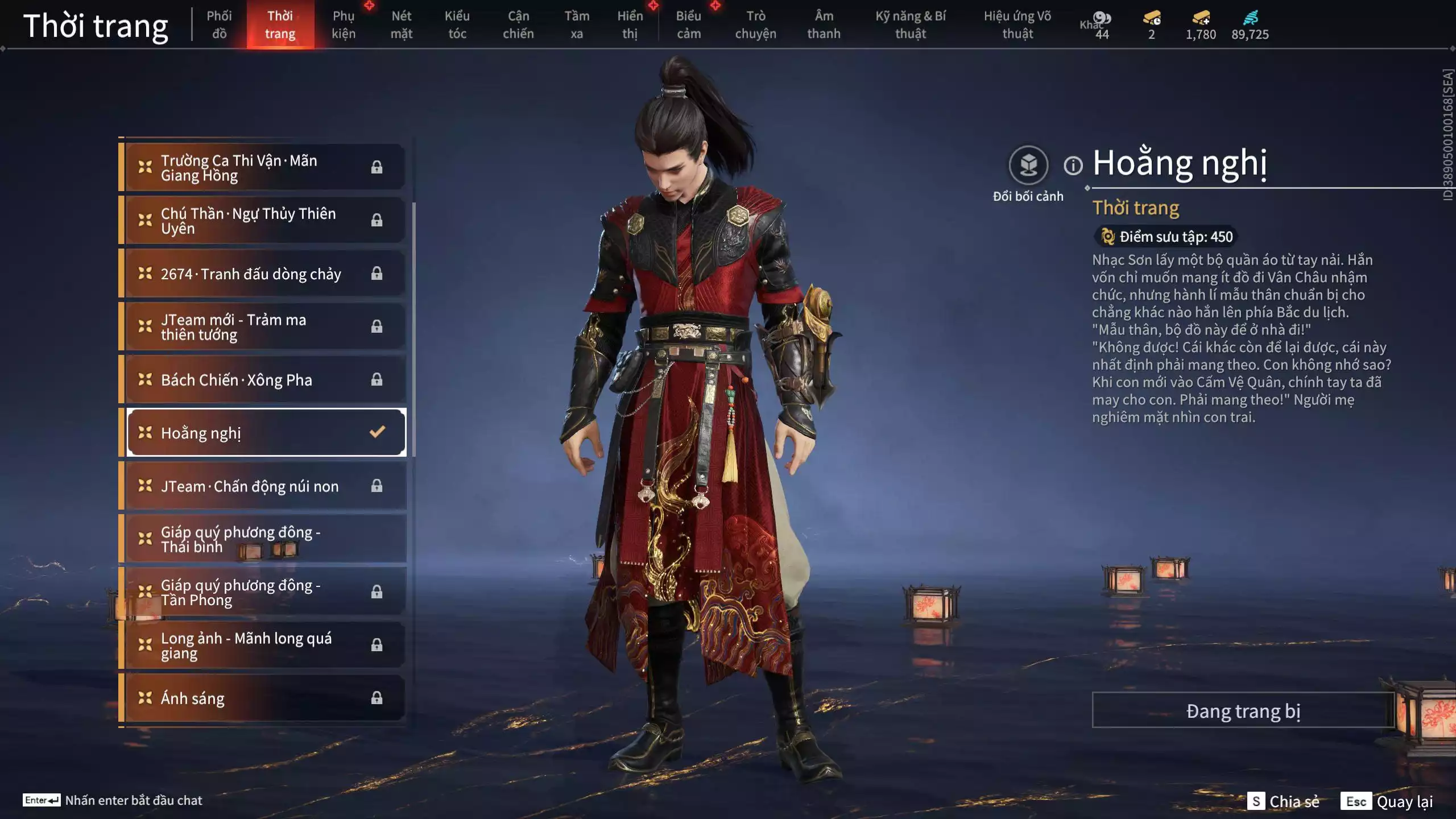The image size is (1456, 819).
Task: Toggle the lock on Ánh sáng outfit
Action: [377, 698]
